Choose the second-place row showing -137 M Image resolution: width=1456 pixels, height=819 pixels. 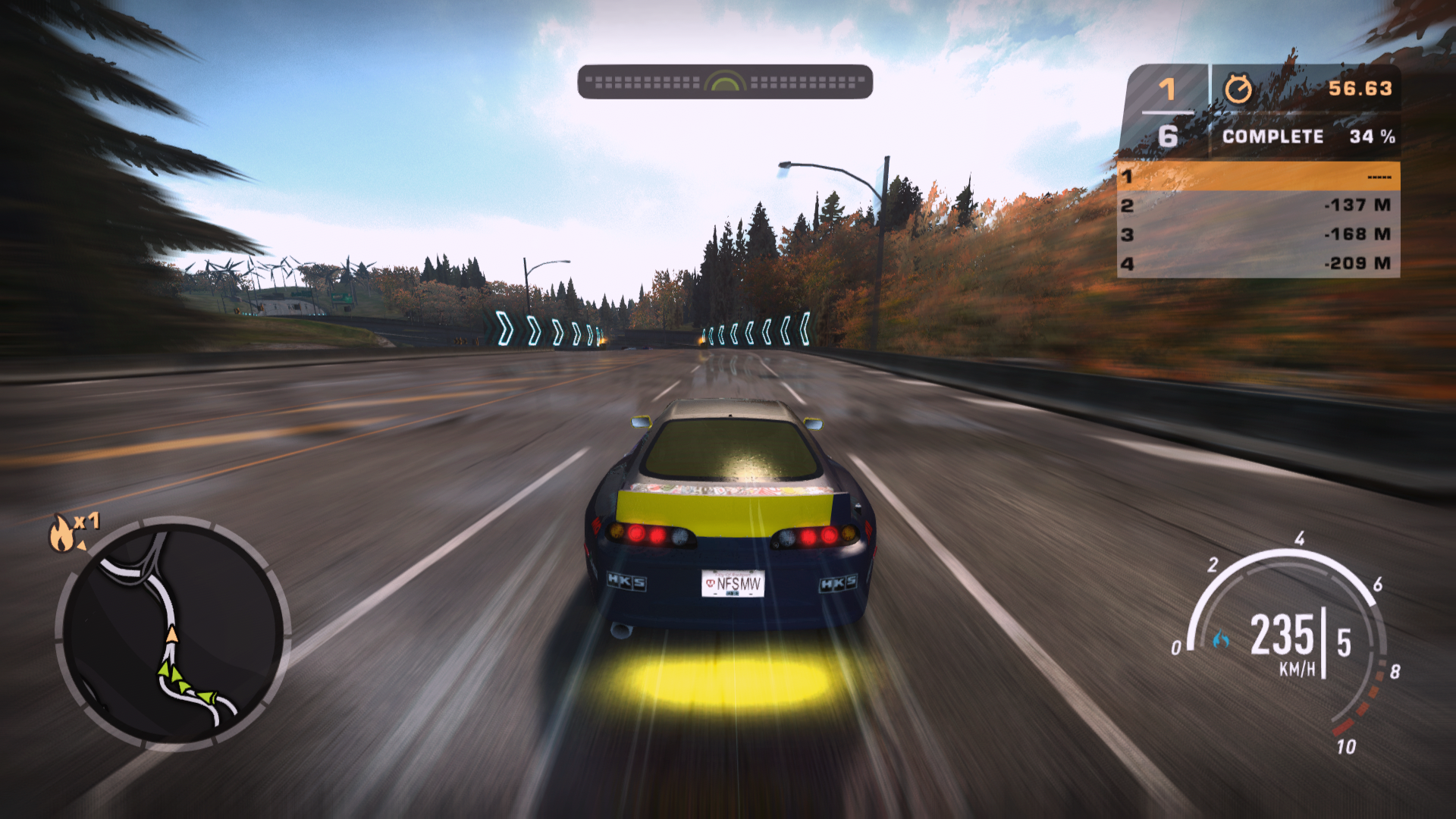[1258, 206]
